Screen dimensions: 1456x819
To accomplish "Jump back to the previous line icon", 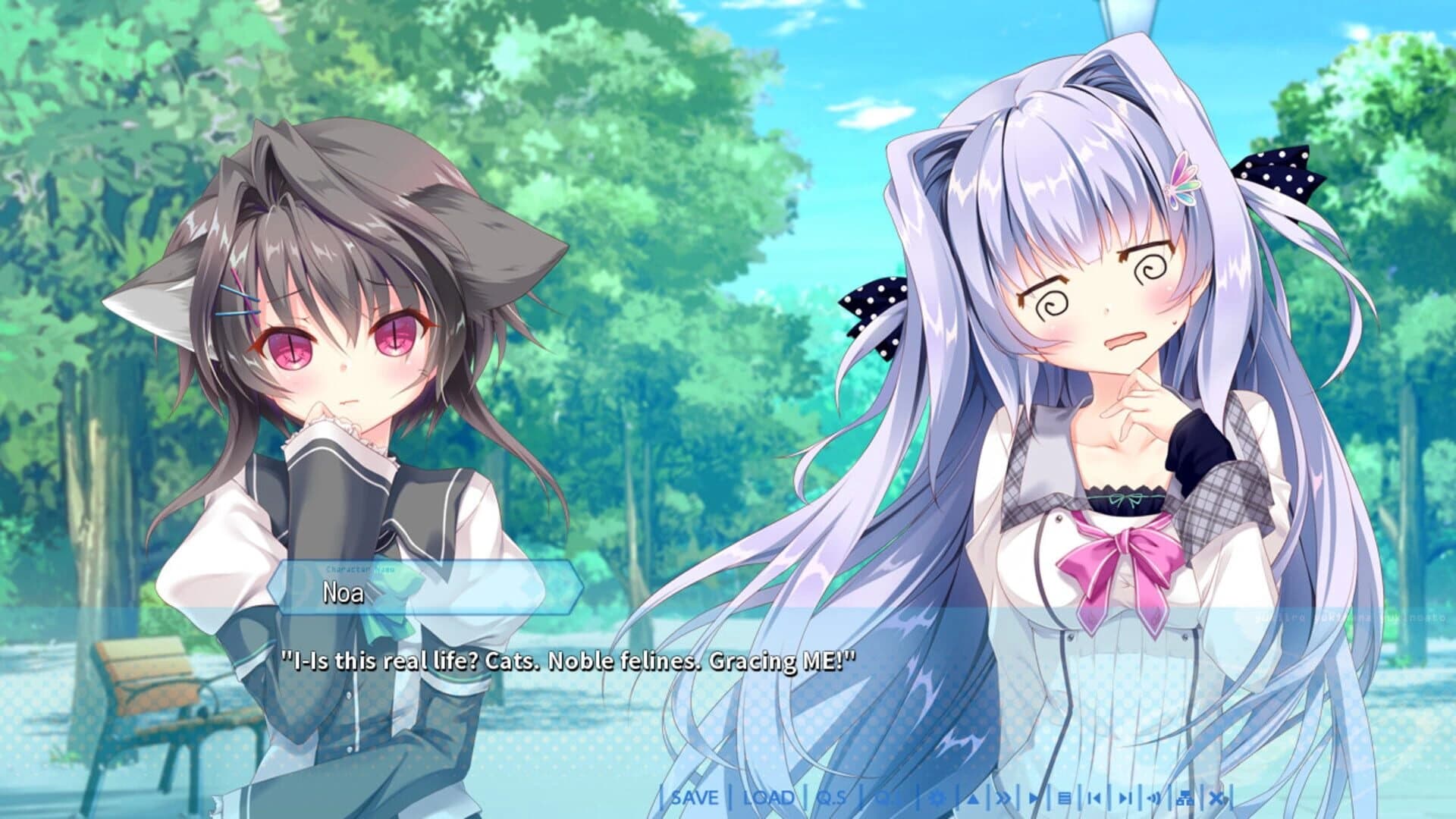I will point(1094,798).
